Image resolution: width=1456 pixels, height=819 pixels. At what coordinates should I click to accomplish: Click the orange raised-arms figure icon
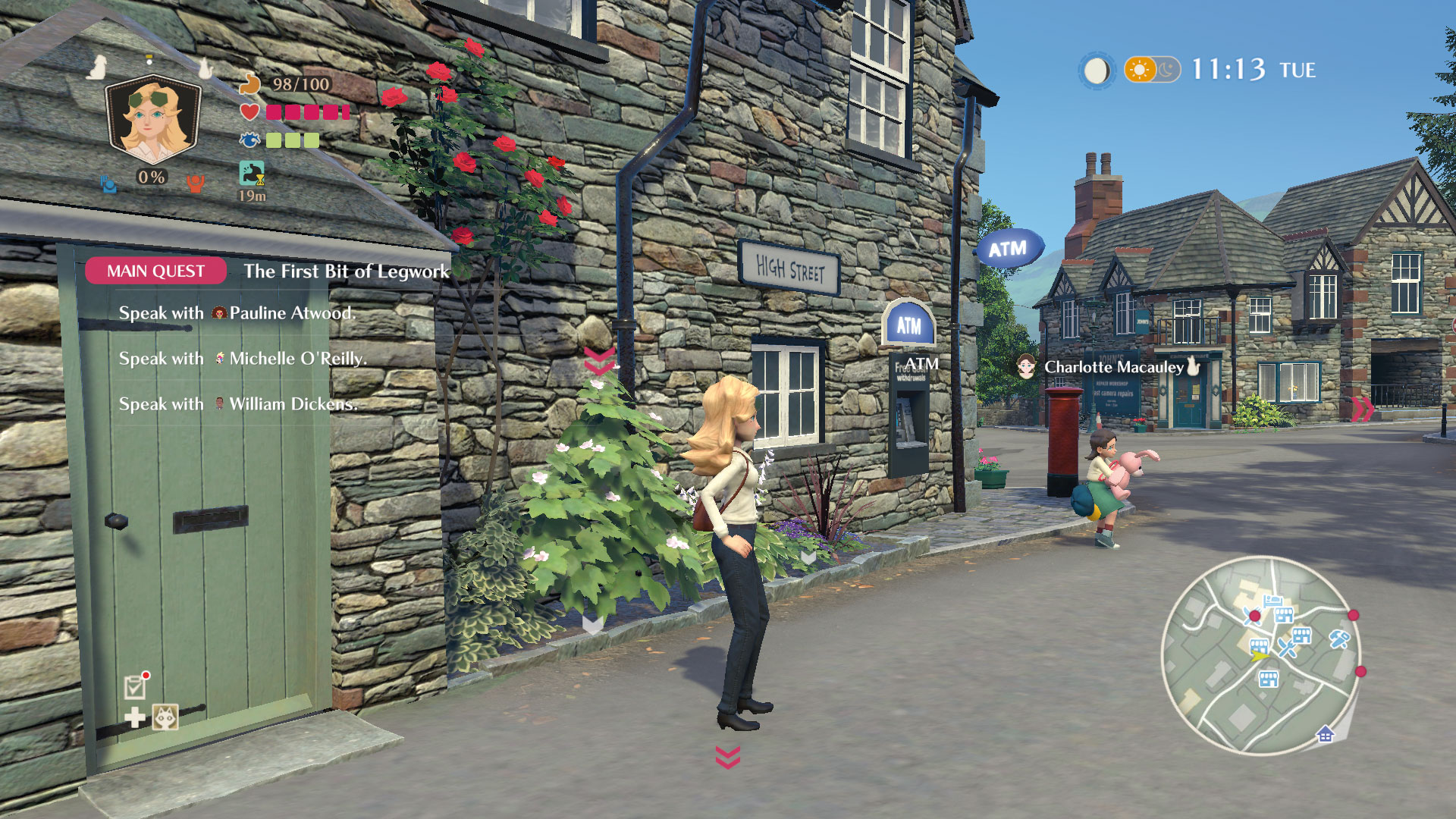(x=196, y=183)
